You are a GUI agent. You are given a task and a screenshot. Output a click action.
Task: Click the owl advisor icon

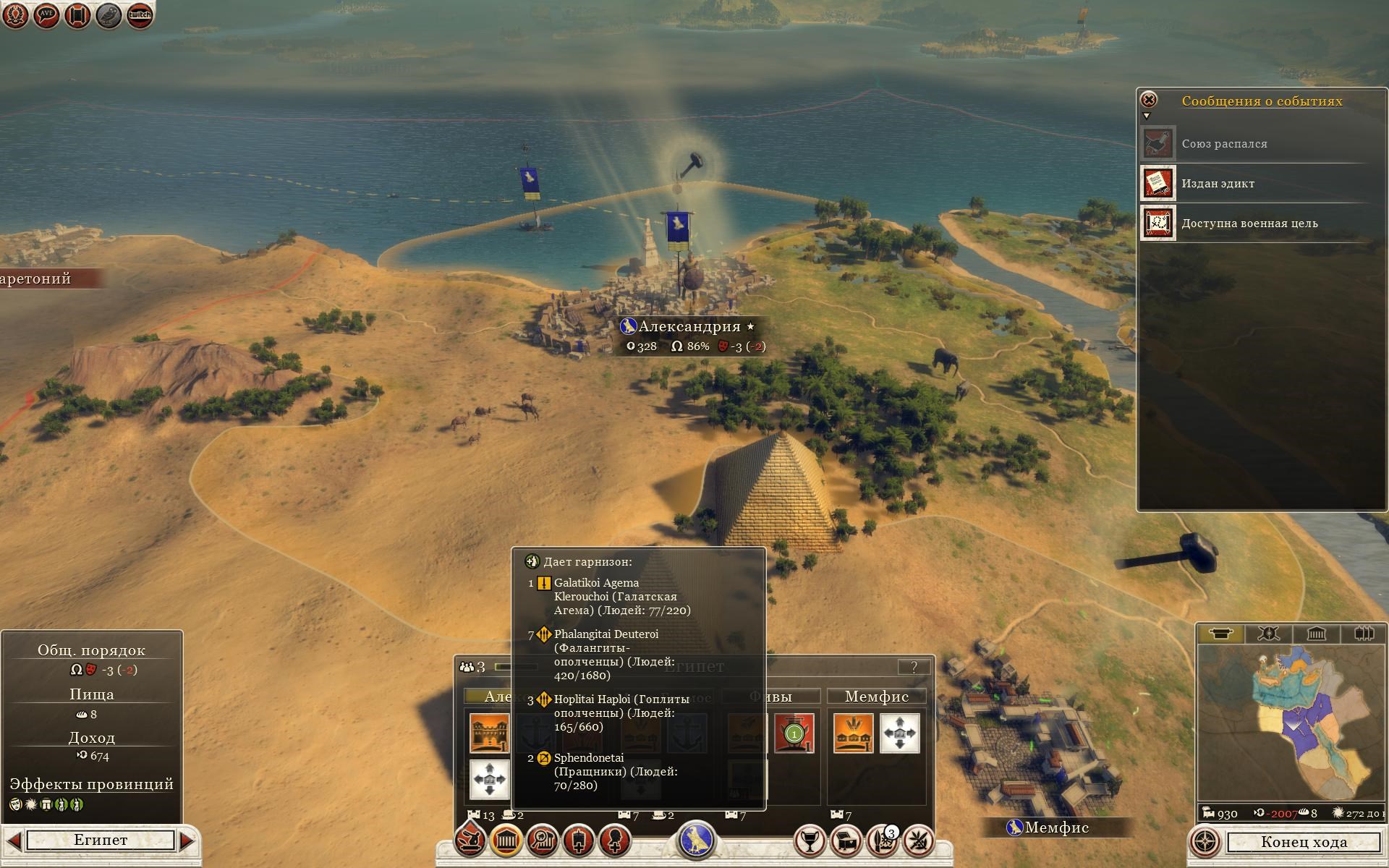[x=109, y=15]
